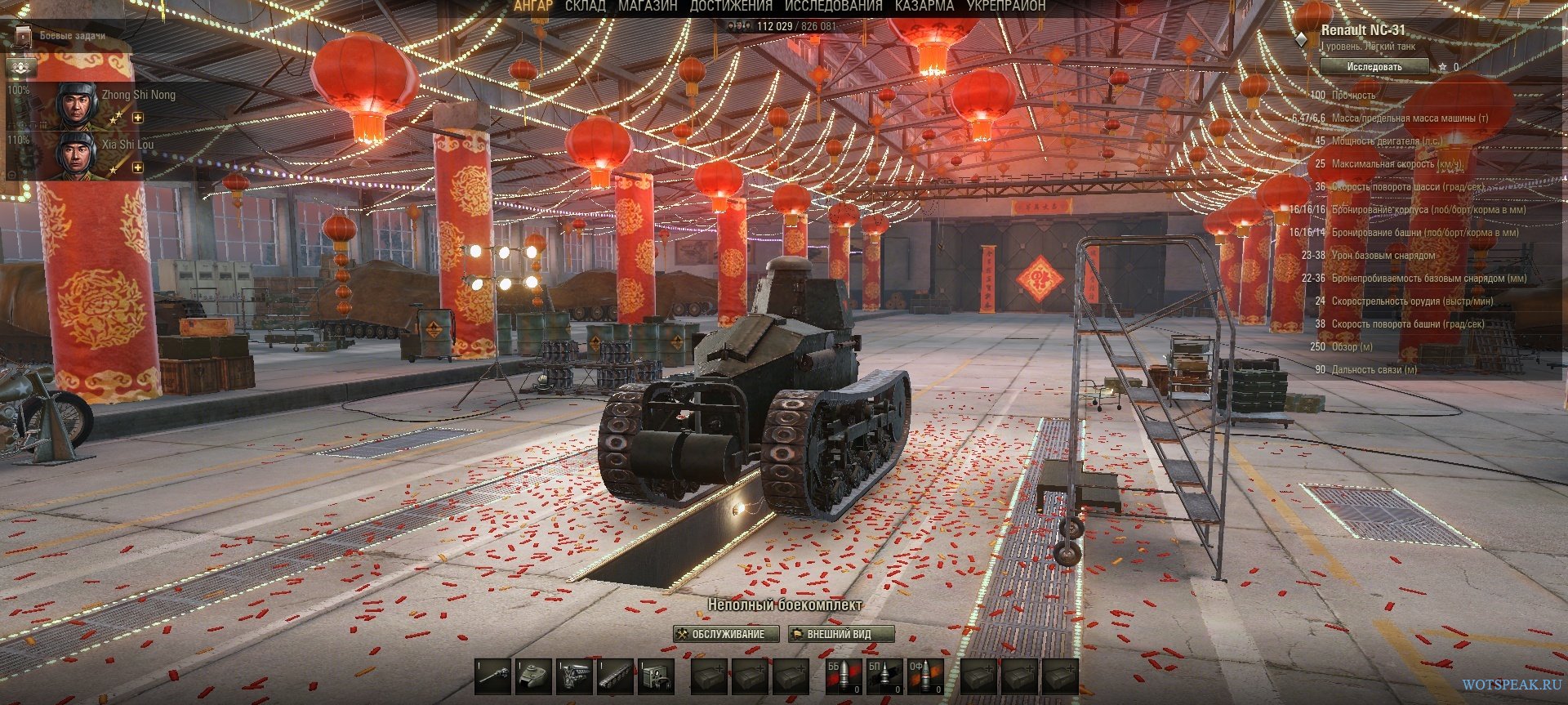Choose the engine module slot
The image size is (1568, 705).
pyautogui.click(x=575, y=676)
